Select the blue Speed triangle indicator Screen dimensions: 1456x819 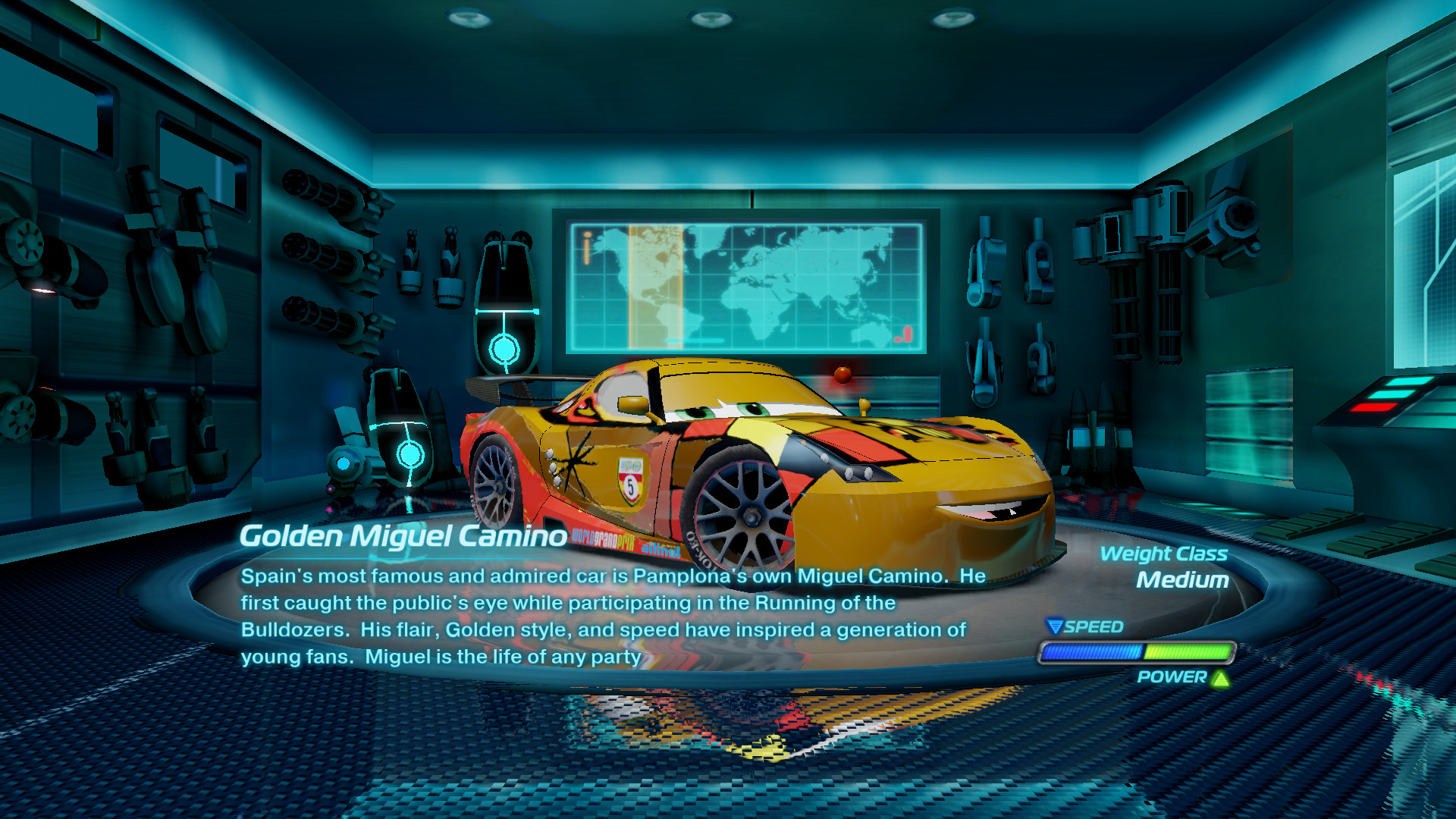1054,626
